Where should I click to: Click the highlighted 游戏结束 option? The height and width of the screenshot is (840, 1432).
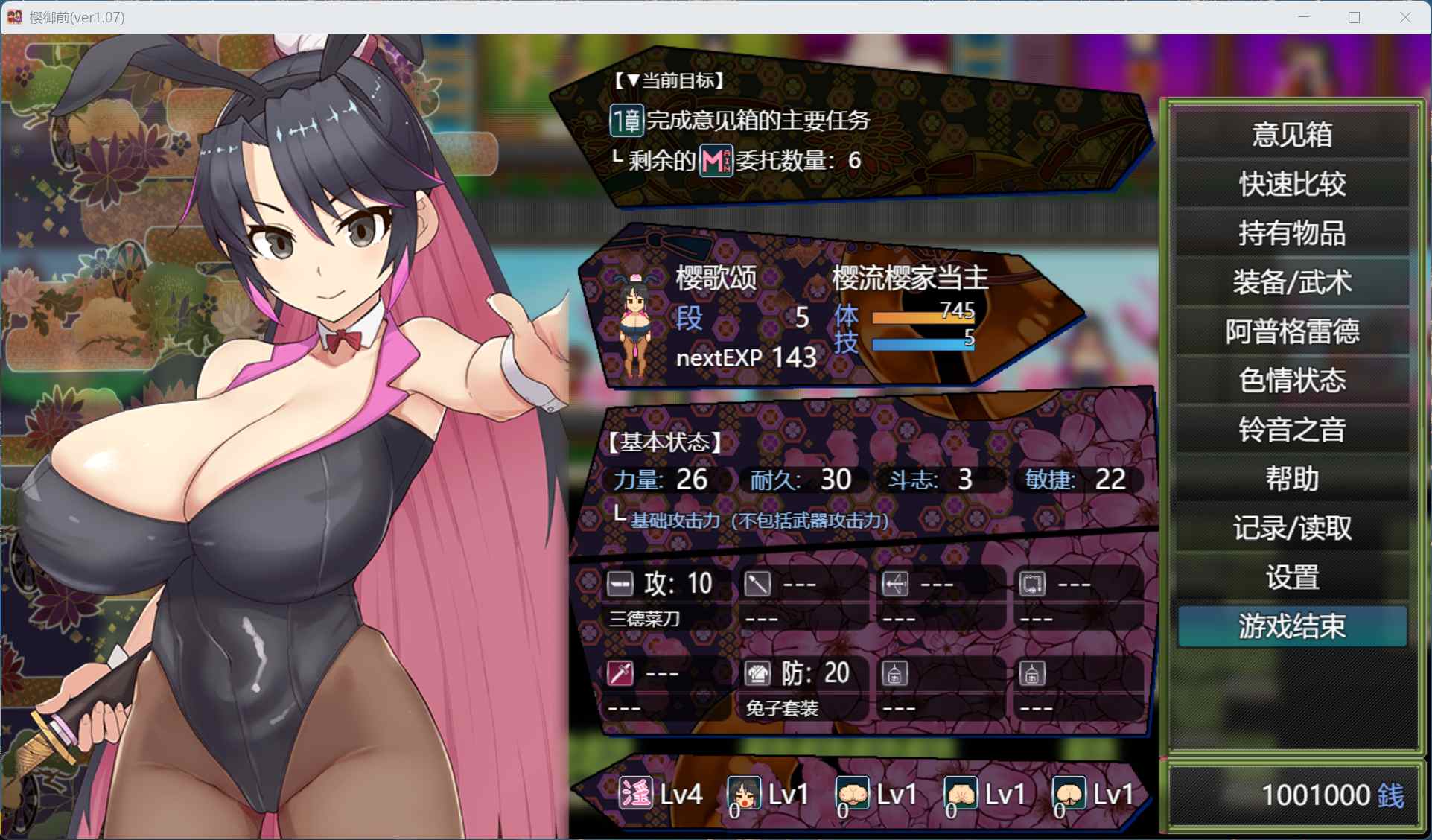tap(1292, 626)
